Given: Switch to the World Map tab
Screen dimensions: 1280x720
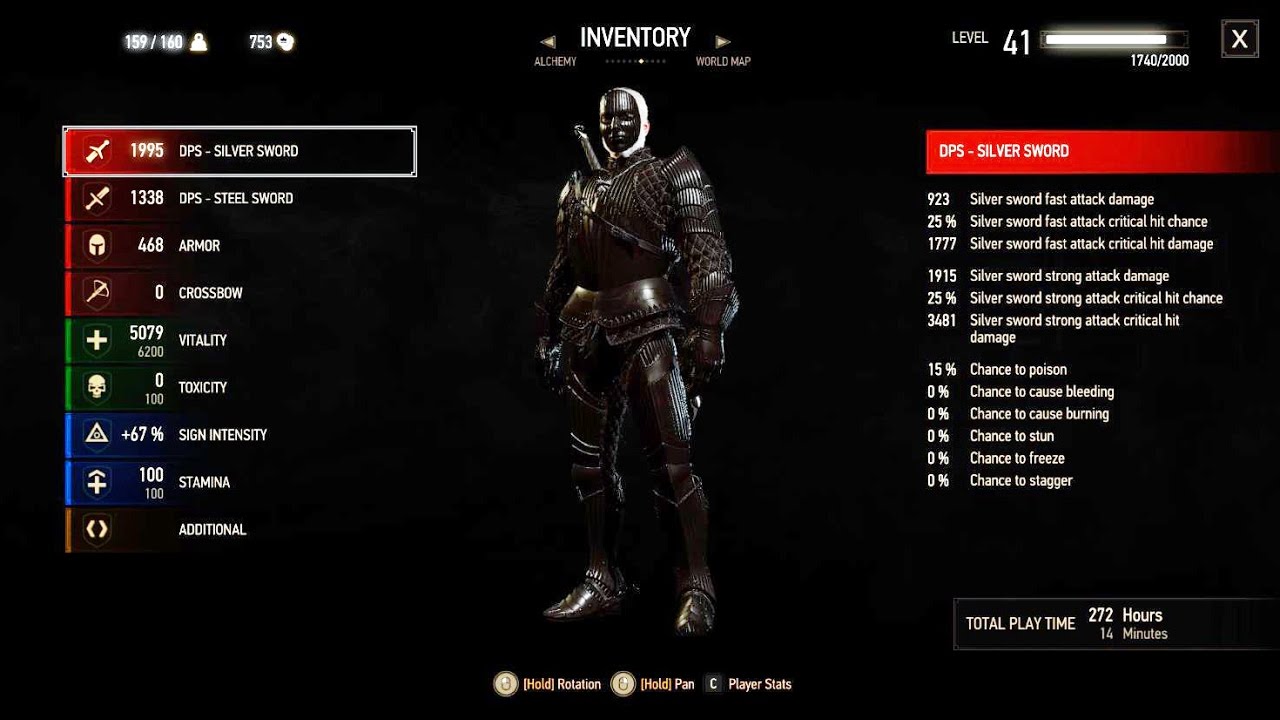Looking at the screenshot, I should 722,61.
